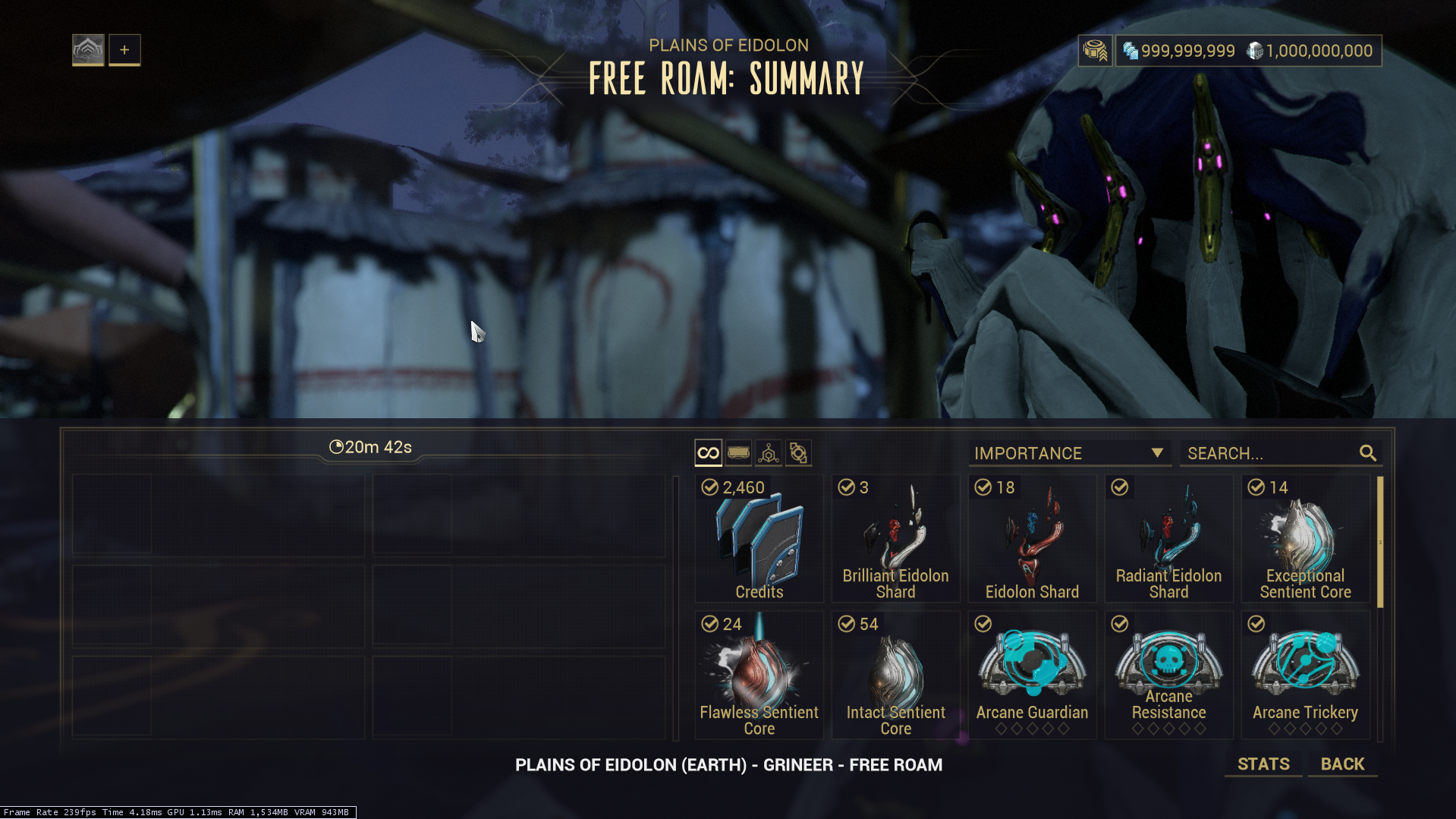Select the Exceptional Sentient Core tile
1456x819 pixels.
(x=1305, y=539)
